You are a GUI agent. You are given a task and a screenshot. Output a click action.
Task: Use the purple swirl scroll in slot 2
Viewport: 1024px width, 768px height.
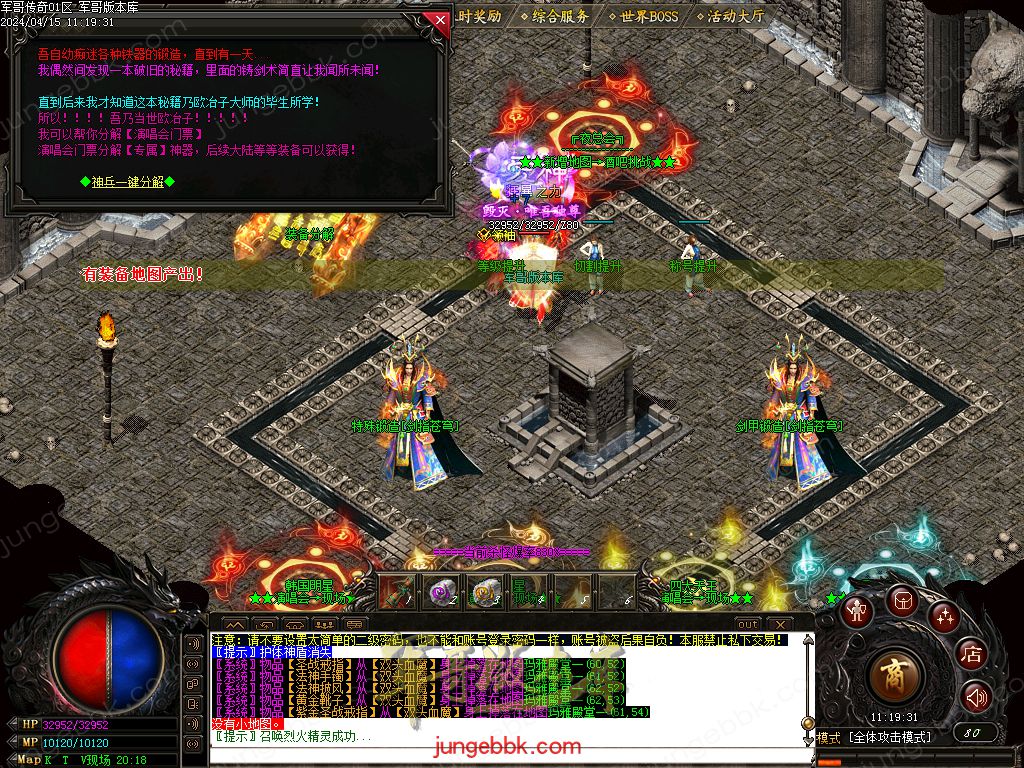(441, 592)
